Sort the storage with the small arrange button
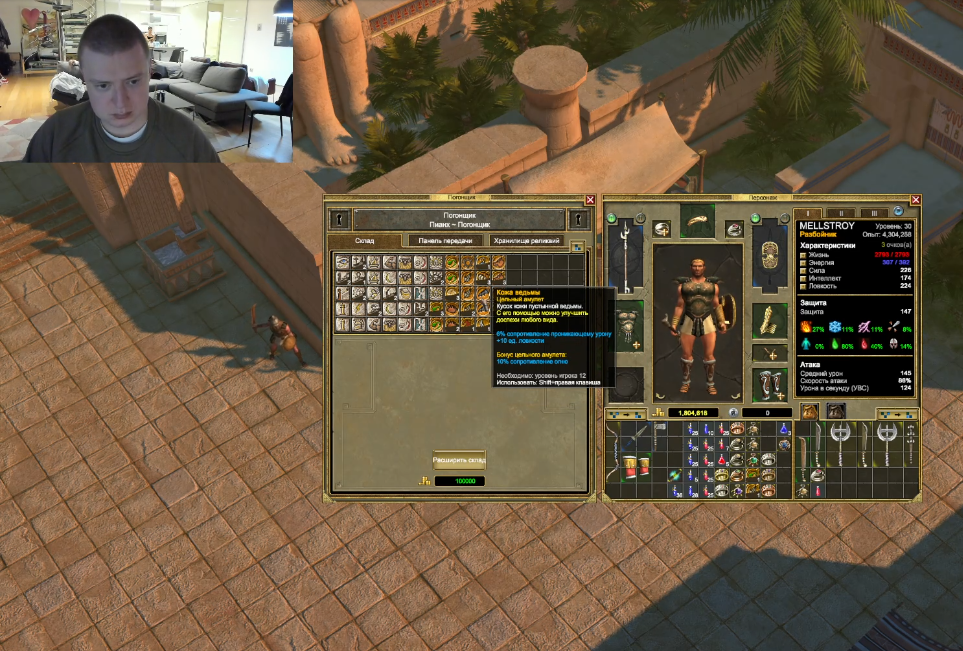 (578, 245)
